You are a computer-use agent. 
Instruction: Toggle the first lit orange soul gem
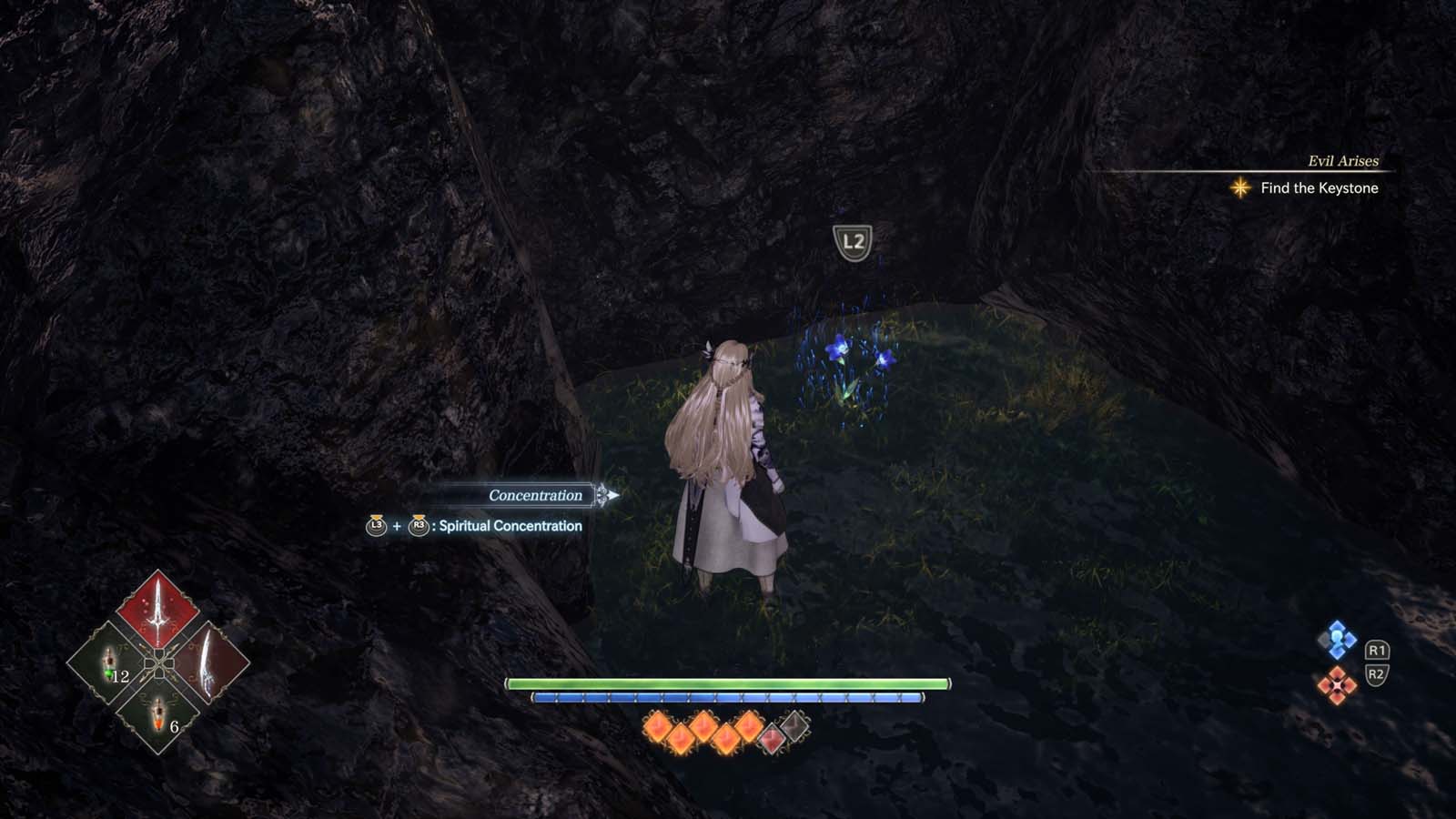[657, 727]
